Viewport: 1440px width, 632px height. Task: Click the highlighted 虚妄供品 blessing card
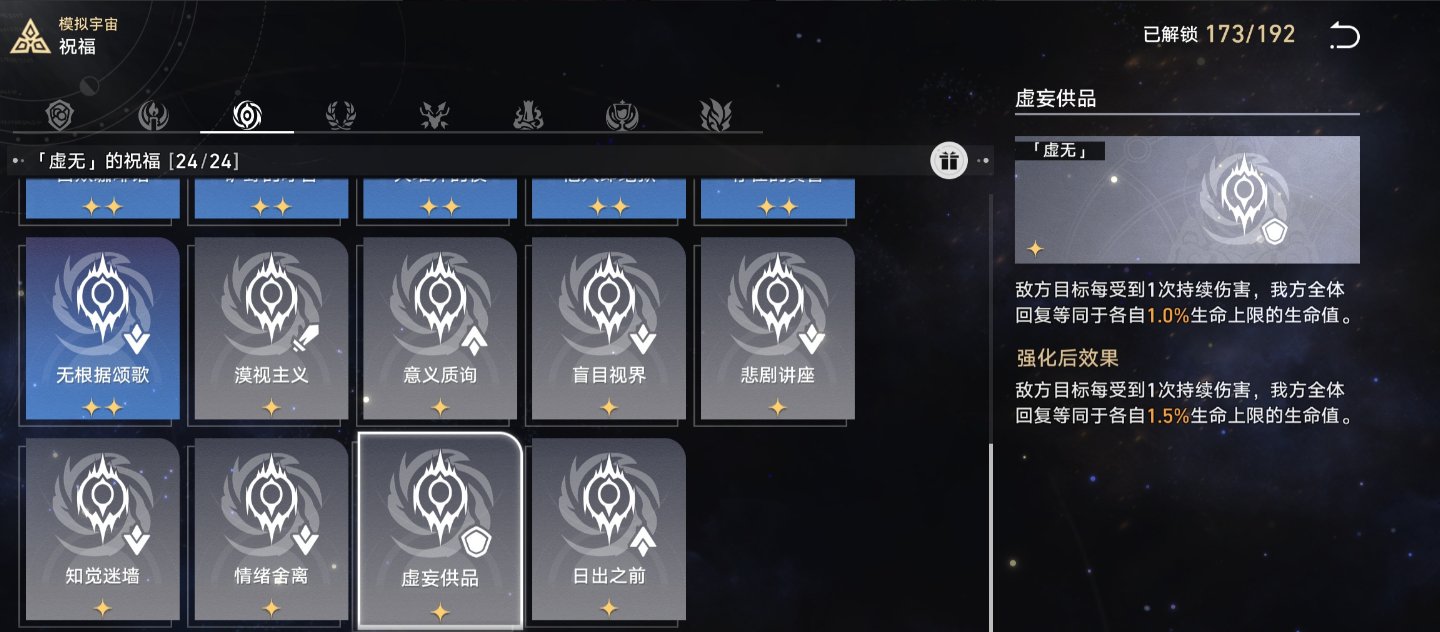[440, 531]
